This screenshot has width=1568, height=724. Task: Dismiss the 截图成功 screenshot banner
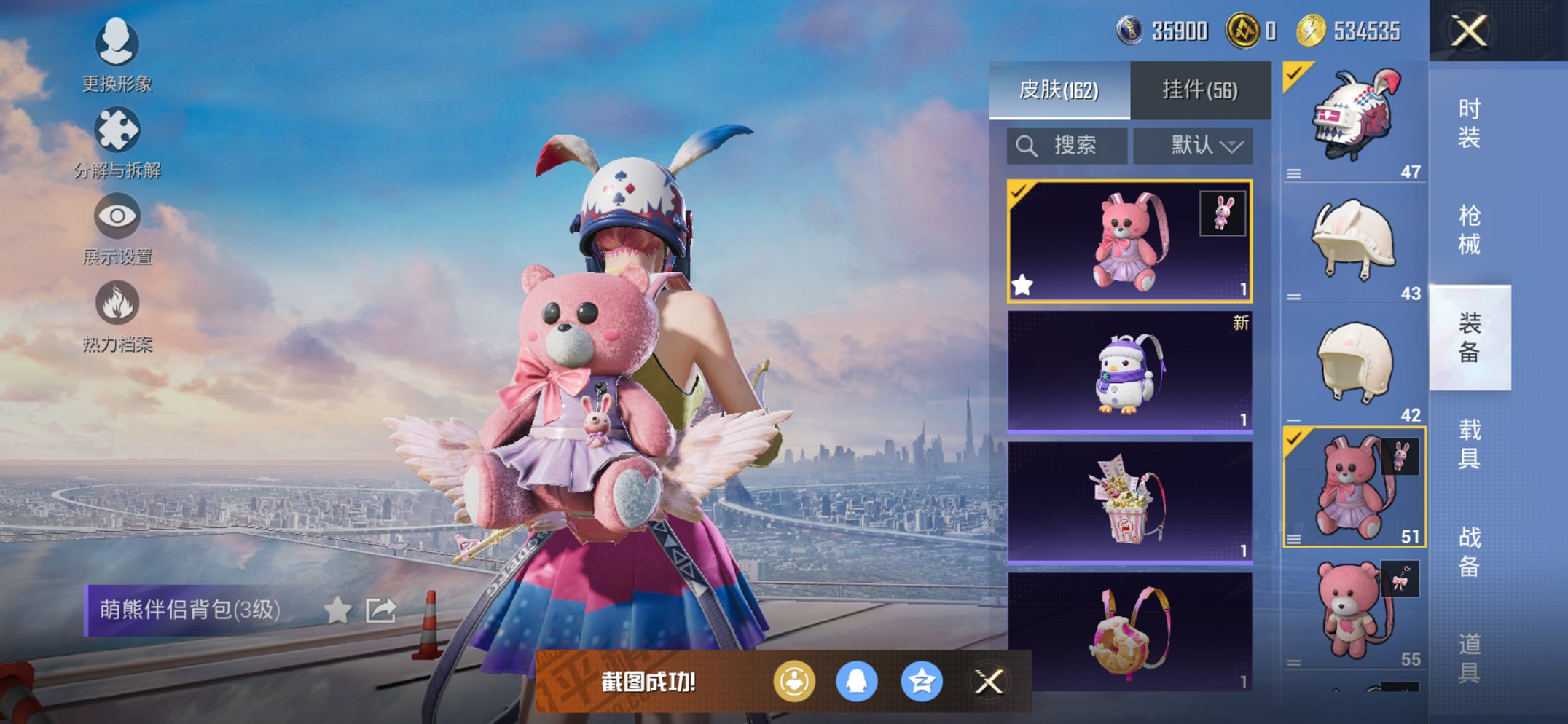click(x=989, y=682)
